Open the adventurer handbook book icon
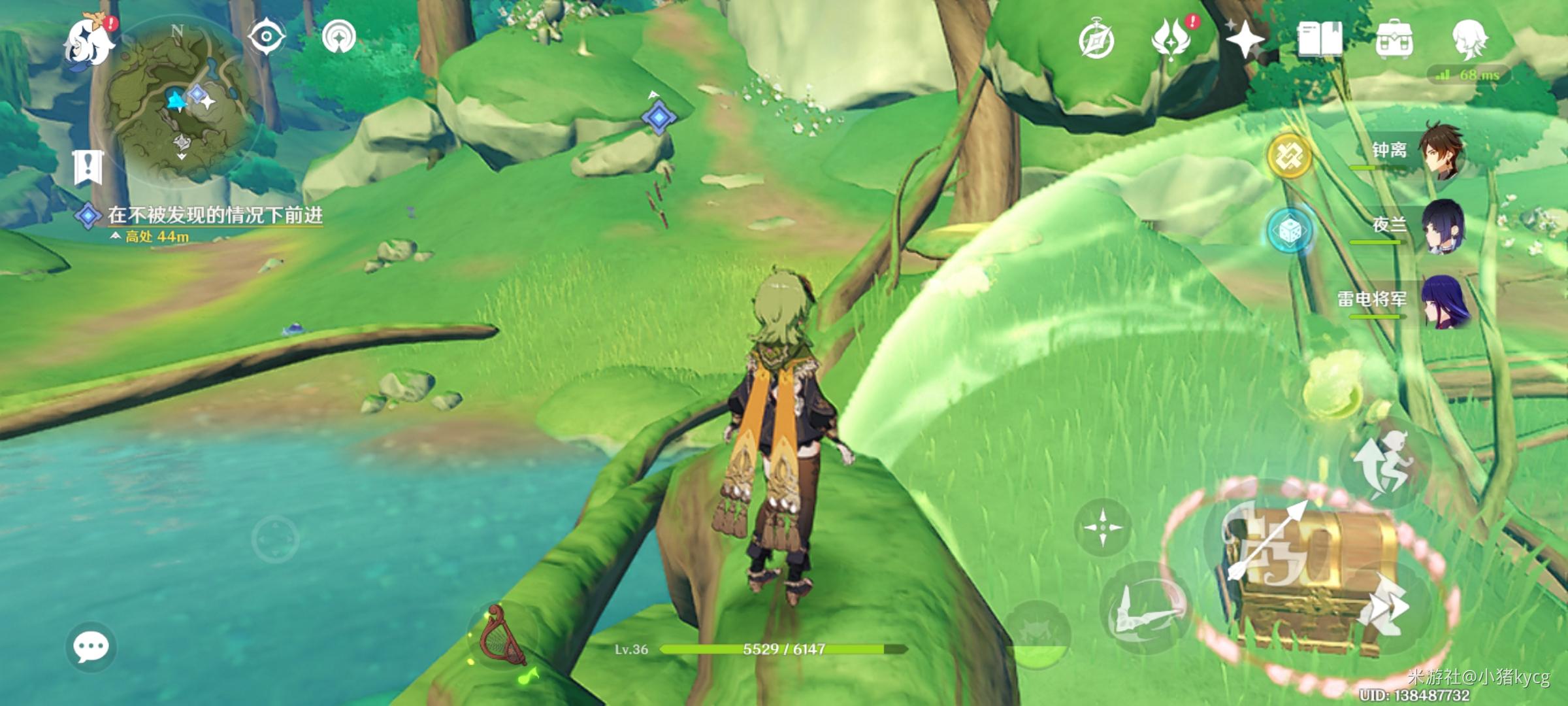Viewport: 1568px width, 706px height. 1320,39
